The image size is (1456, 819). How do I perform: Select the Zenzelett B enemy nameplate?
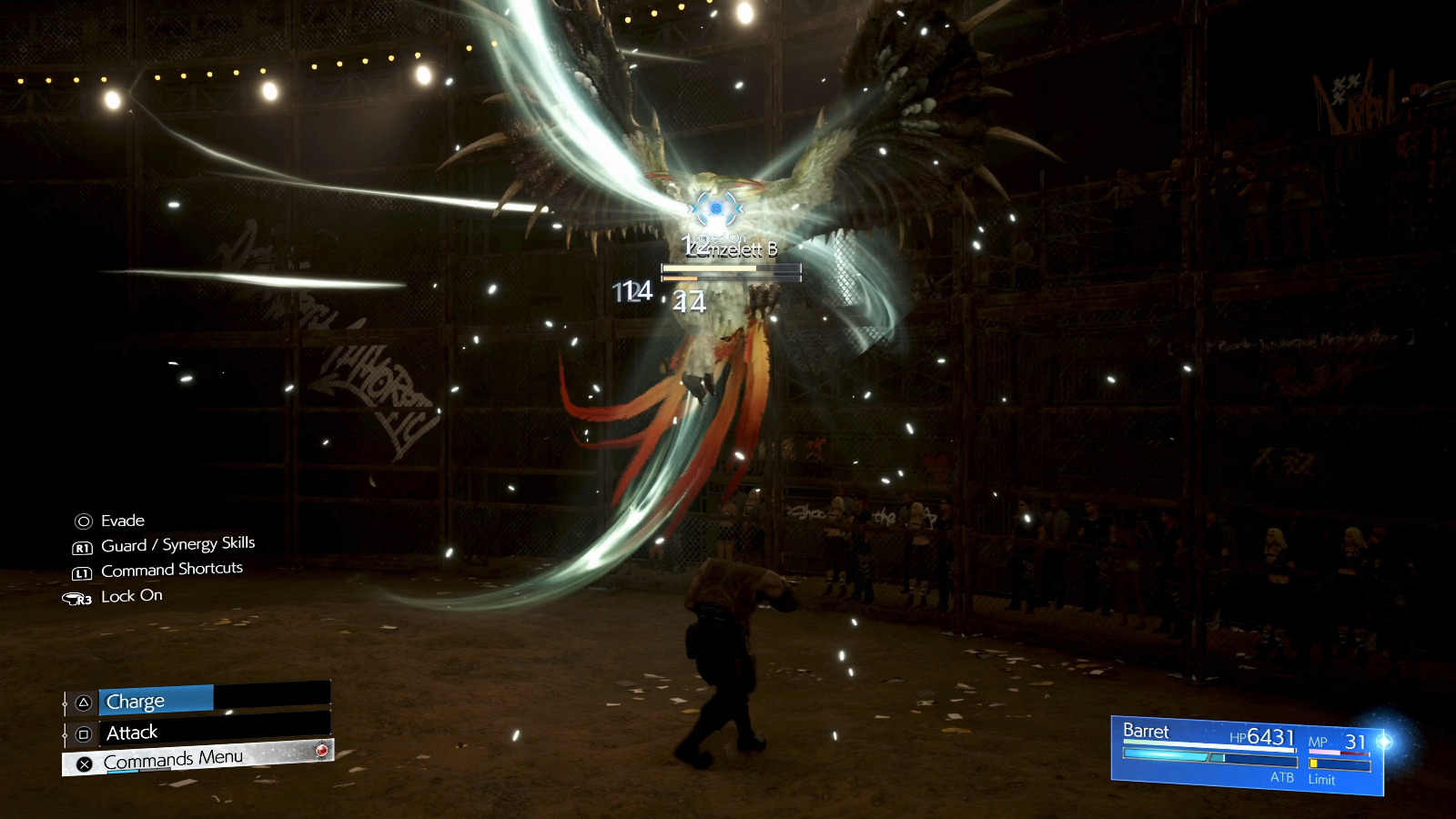[733, 248]
